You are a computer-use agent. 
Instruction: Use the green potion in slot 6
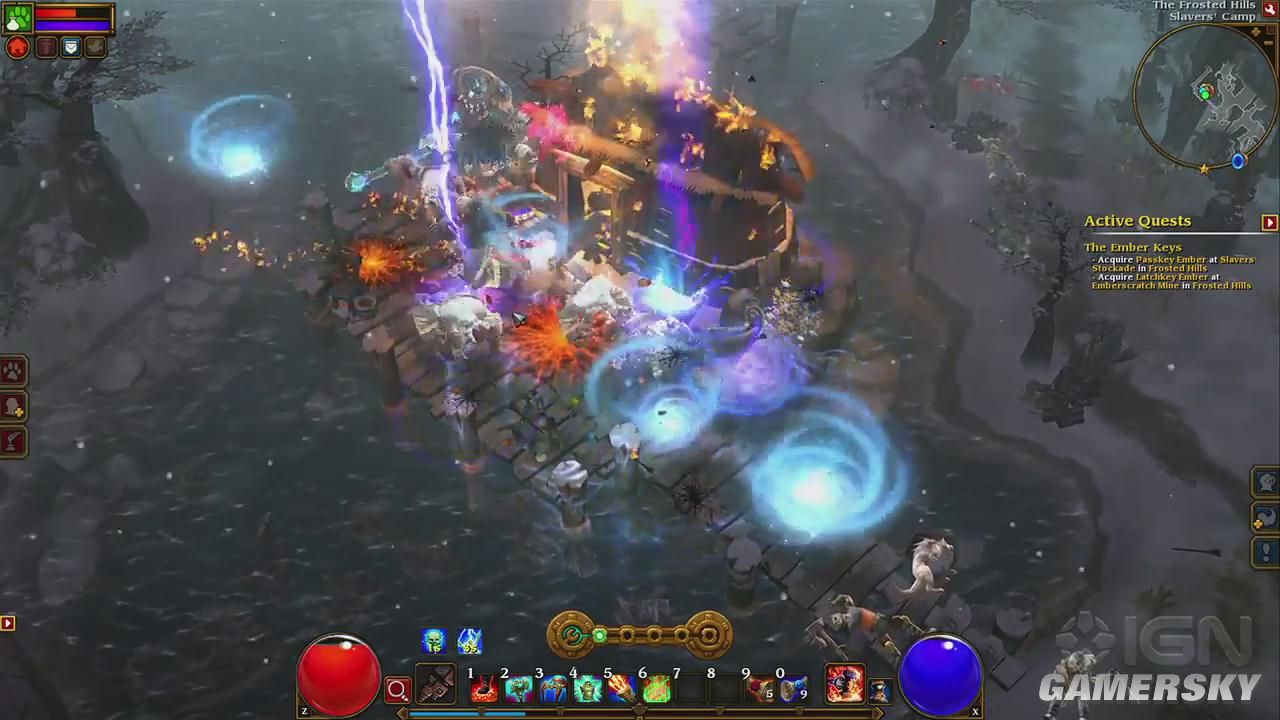point(656,688)
